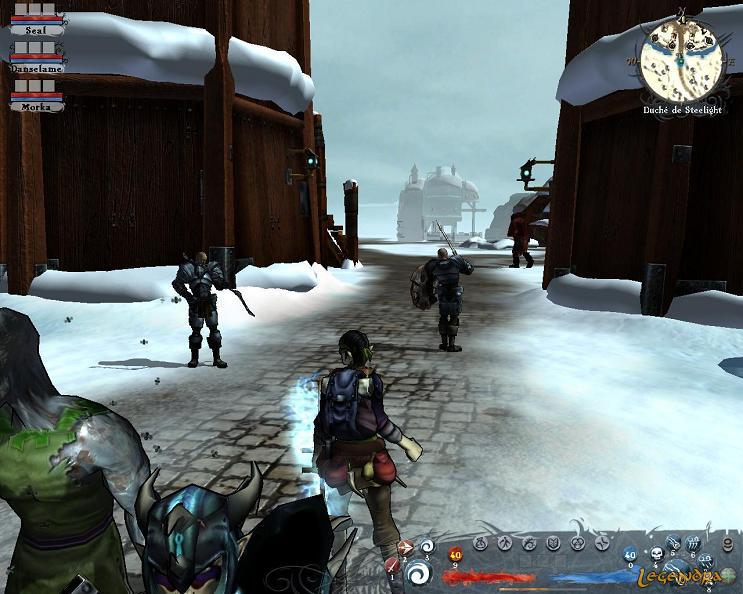Select party member Danselame's frame

(x=36, y=61)
